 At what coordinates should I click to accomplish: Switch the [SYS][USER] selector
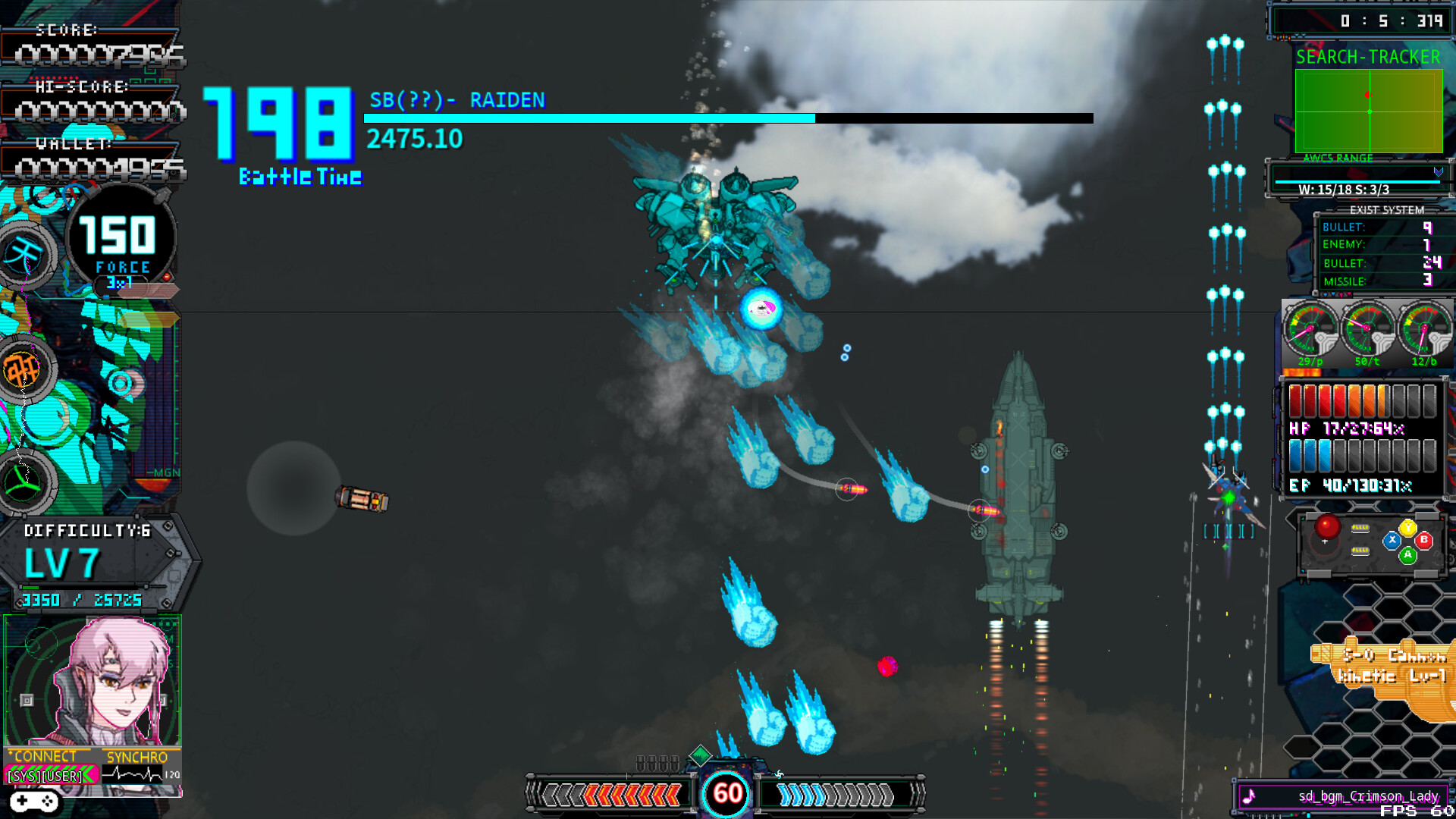[45, 777]
